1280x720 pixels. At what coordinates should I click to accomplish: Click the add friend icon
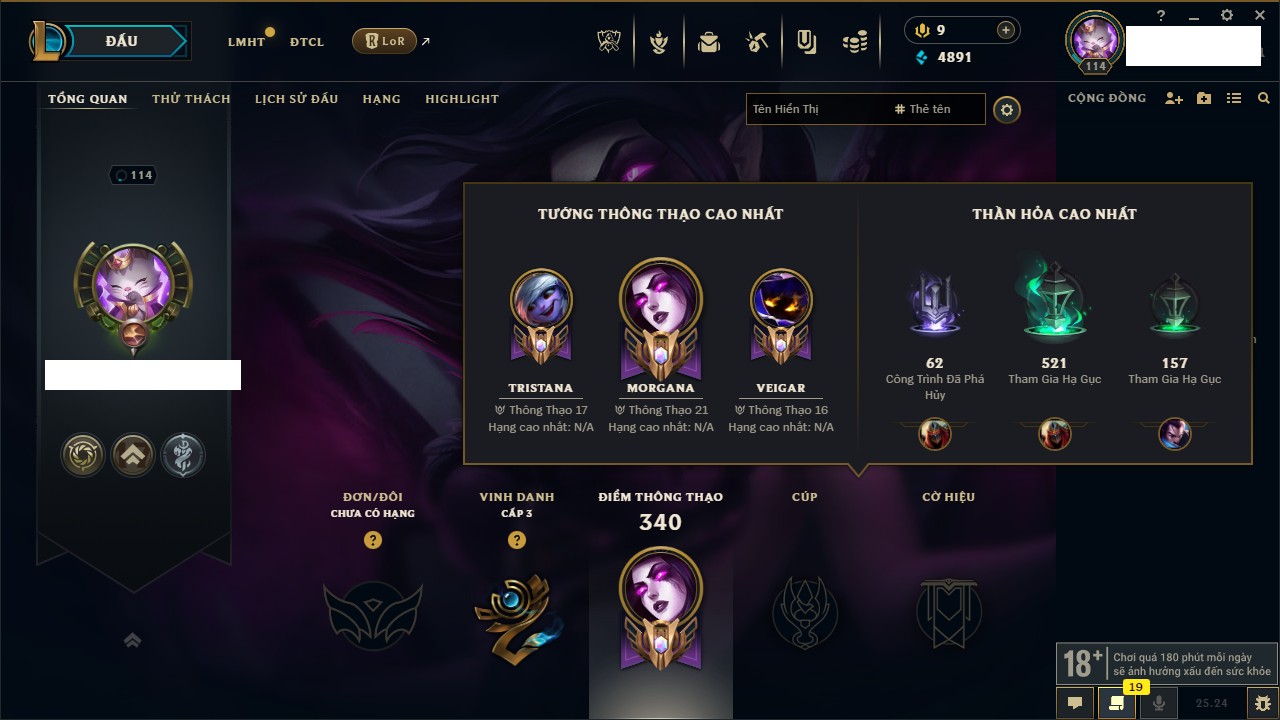[1174, 99]
